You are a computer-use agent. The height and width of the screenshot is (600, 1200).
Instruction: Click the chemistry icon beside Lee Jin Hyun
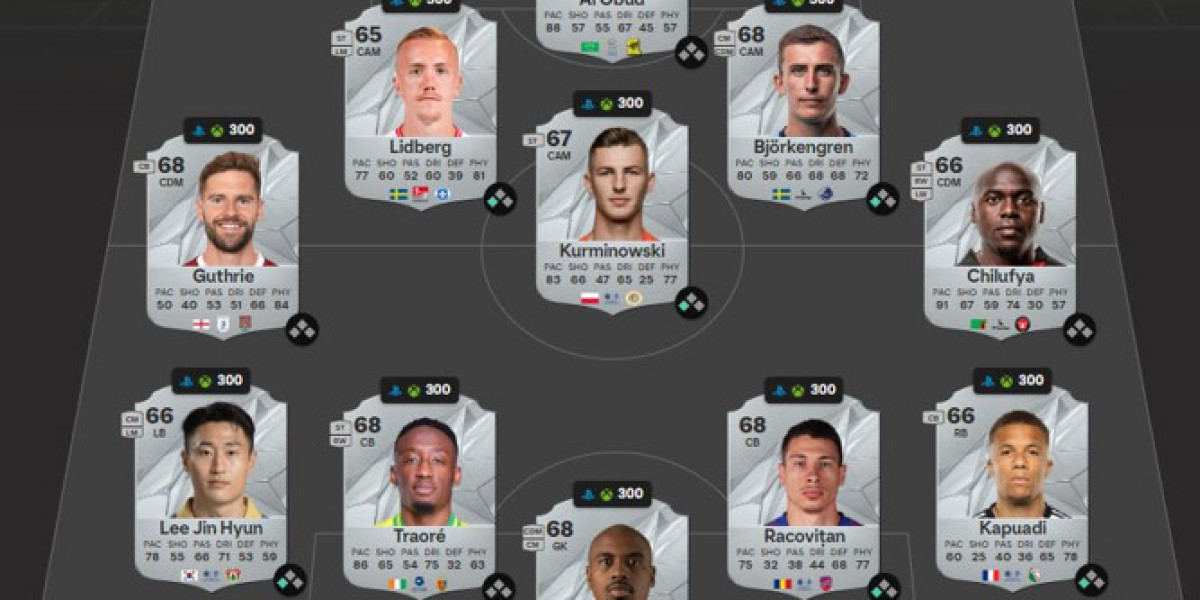tap(290, 579)
